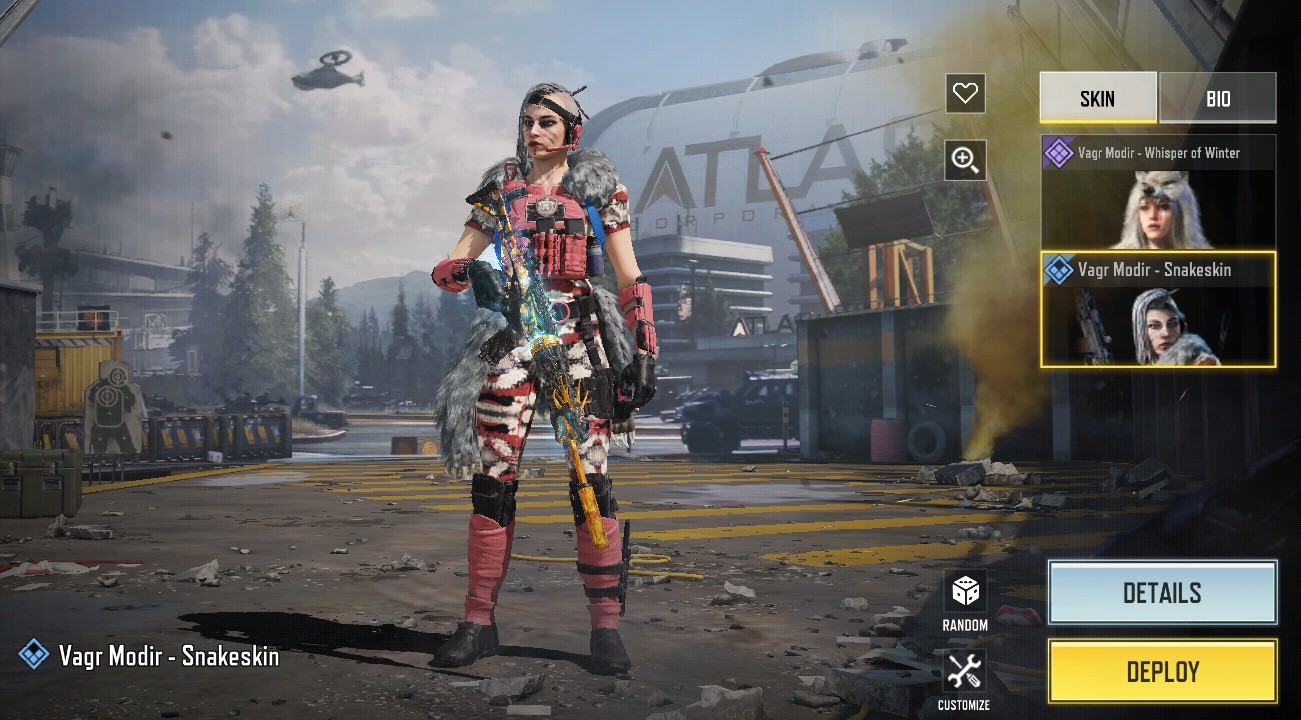Viewport: 1301px width, 720px height.
Task: Hit the yellow DEPLOY button
Action: 1162,671
